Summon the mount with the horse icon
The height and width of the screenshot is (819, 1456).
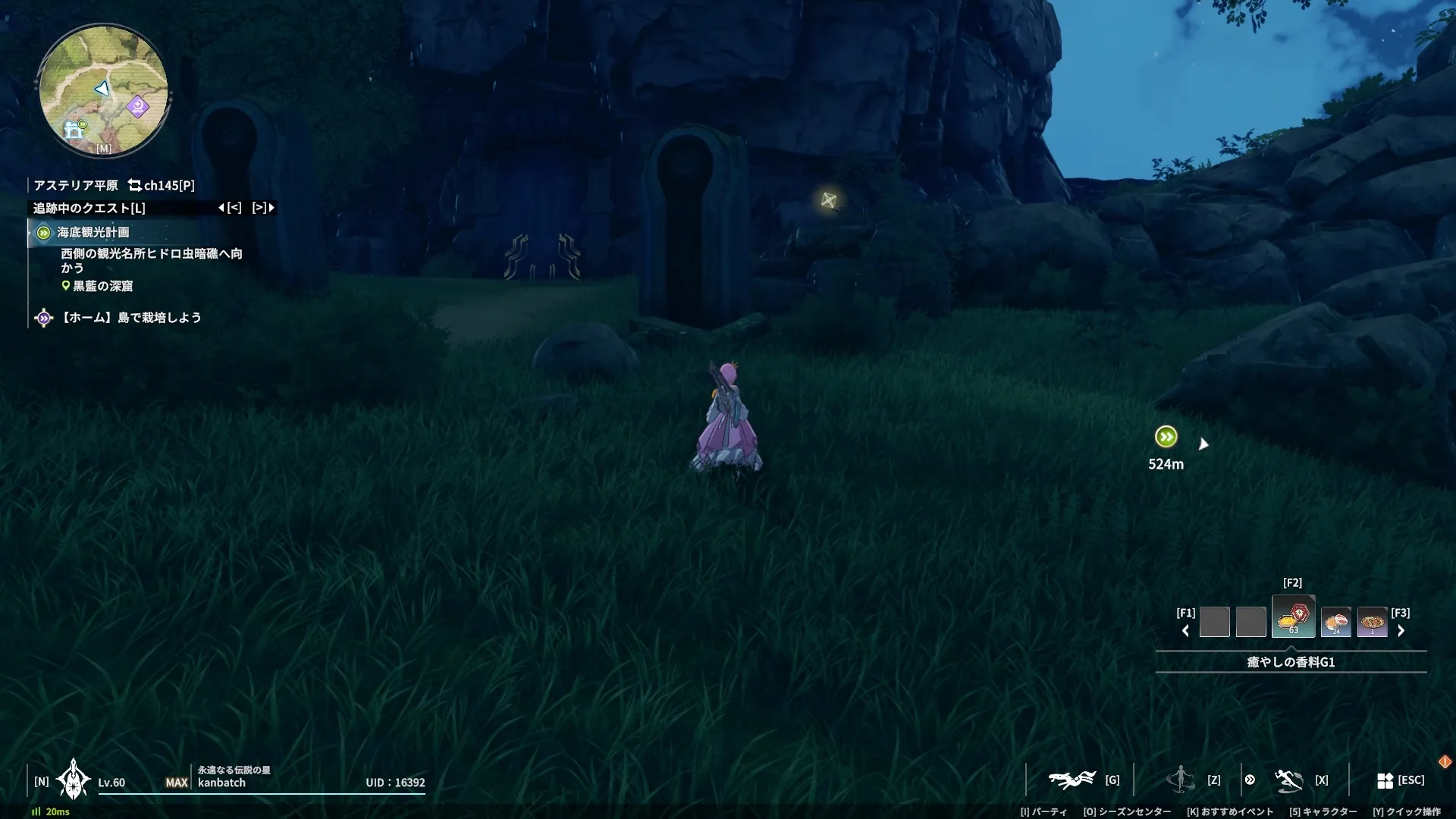[1072, 780]
